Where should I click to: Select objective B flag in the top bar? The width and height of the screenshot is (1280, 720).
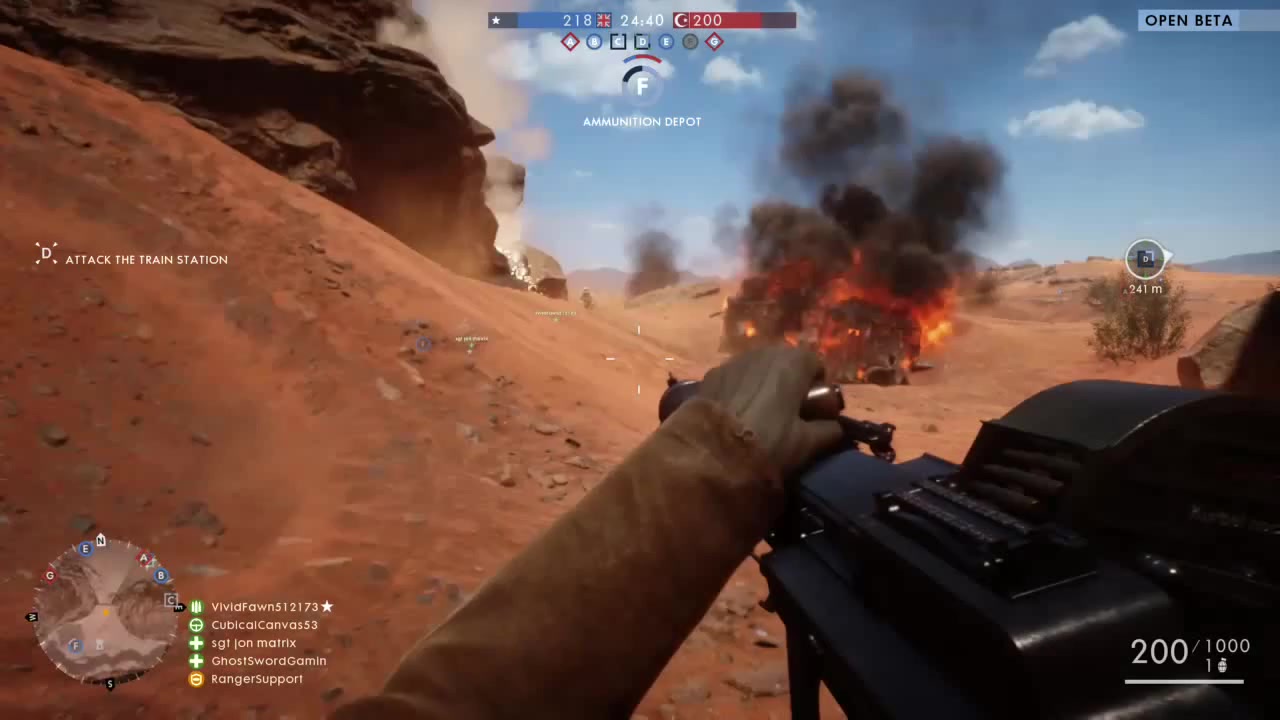pos(594,42)
